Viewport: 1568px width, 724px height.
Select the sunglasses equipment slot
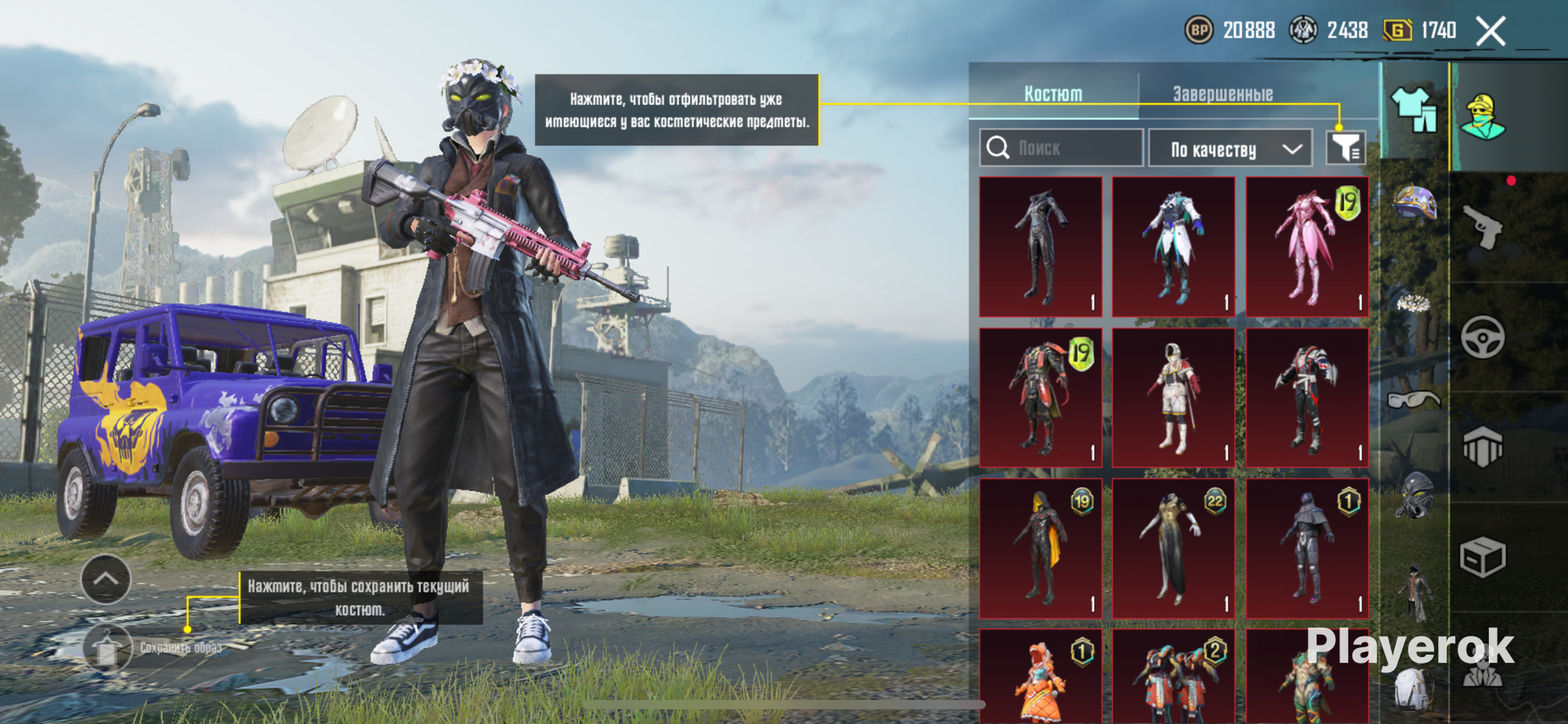1414,399
